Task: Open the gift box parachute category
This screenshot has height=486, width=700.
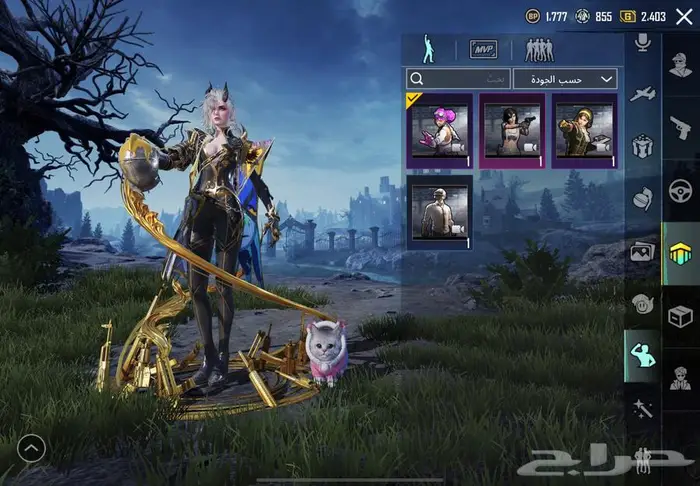Action: (x=643, y=145)
